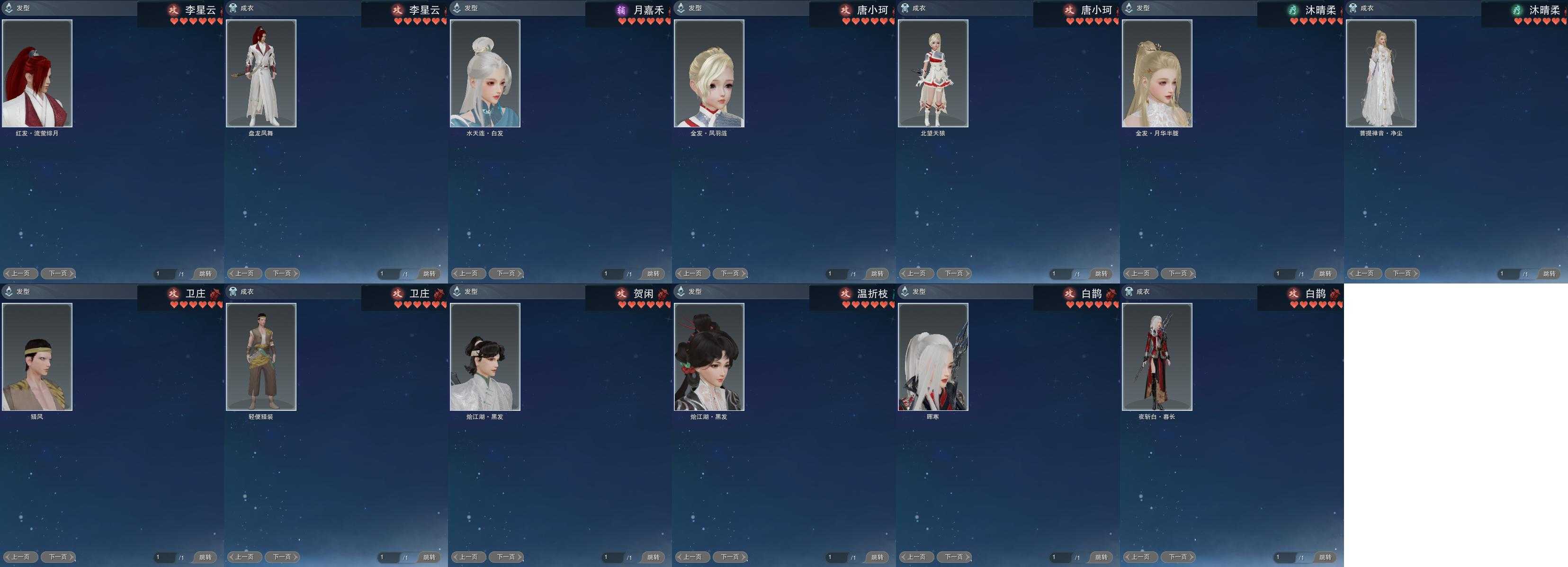Choose the 北望天狼 outfit
Image resolution: width=1568 pixels, height=567 pixels.
pyautogui.click(x=933, y=73)
